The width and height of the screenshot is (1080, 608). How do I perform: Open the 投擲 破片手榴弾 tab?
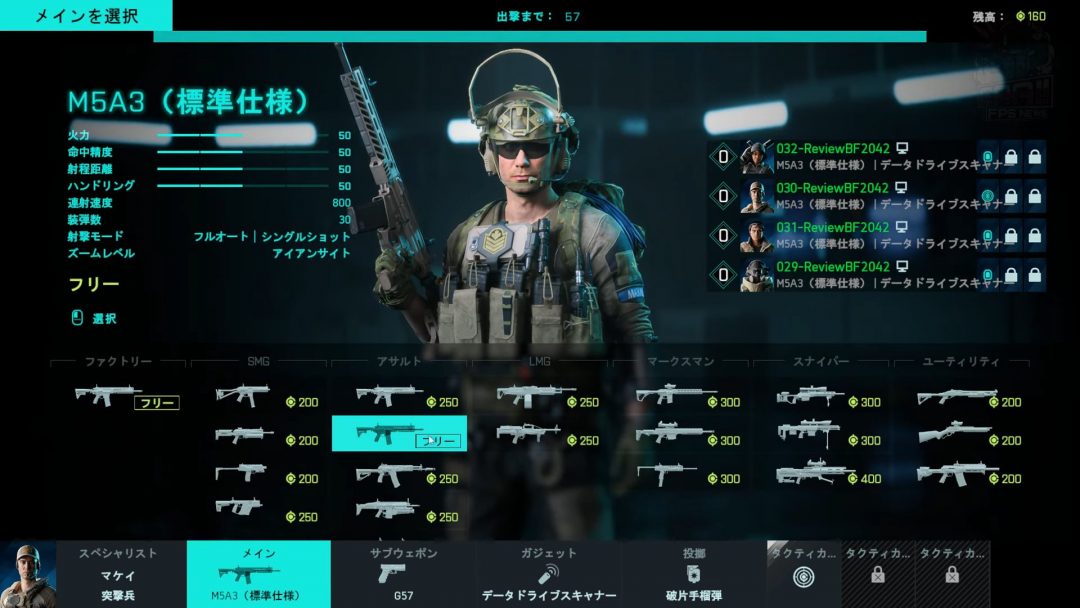(x=693, y=574)
